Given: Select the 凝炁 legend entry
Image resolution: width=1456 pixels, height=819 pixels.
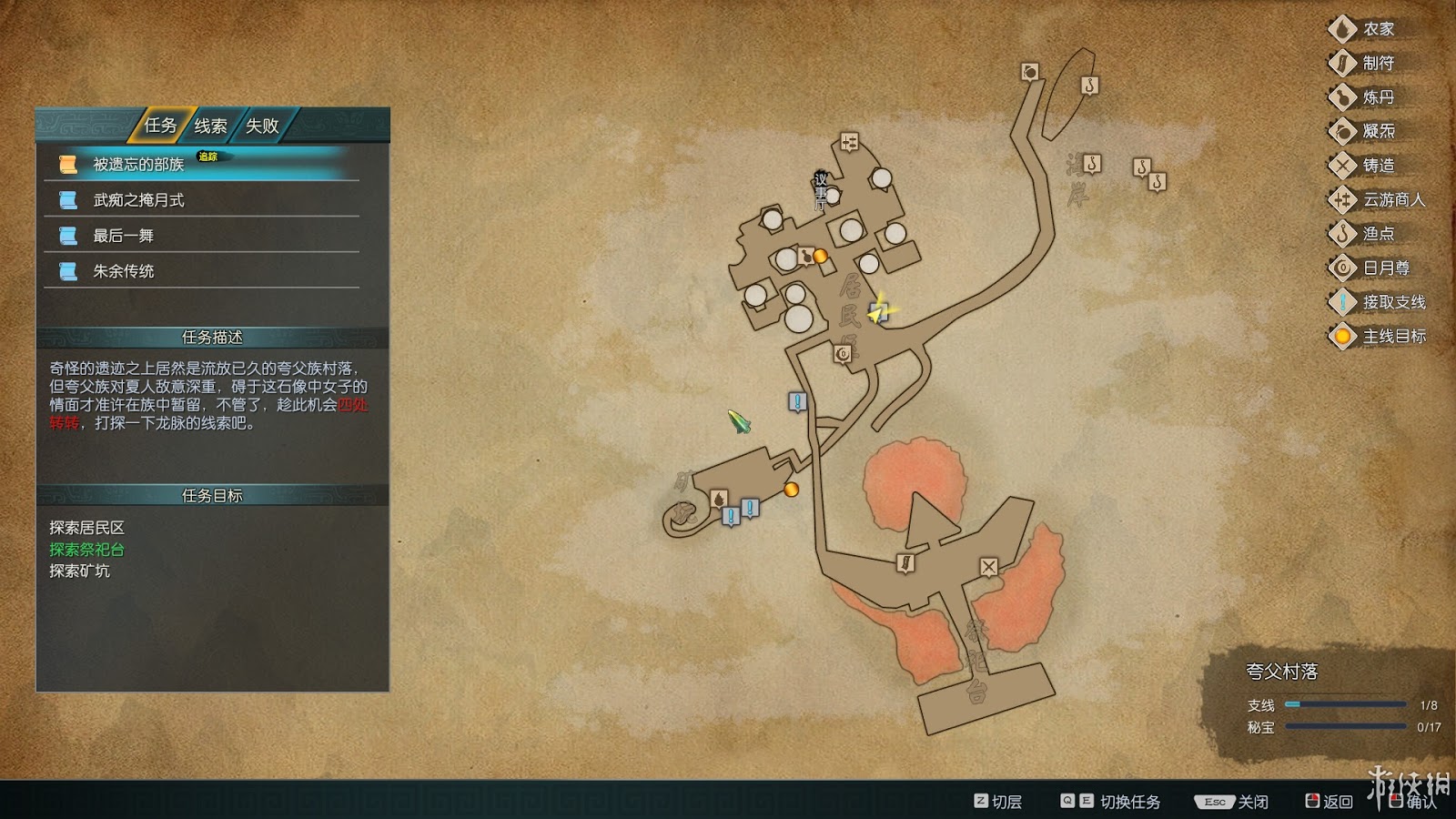Looking at the screenshot, I should (x=1378, y=131).
